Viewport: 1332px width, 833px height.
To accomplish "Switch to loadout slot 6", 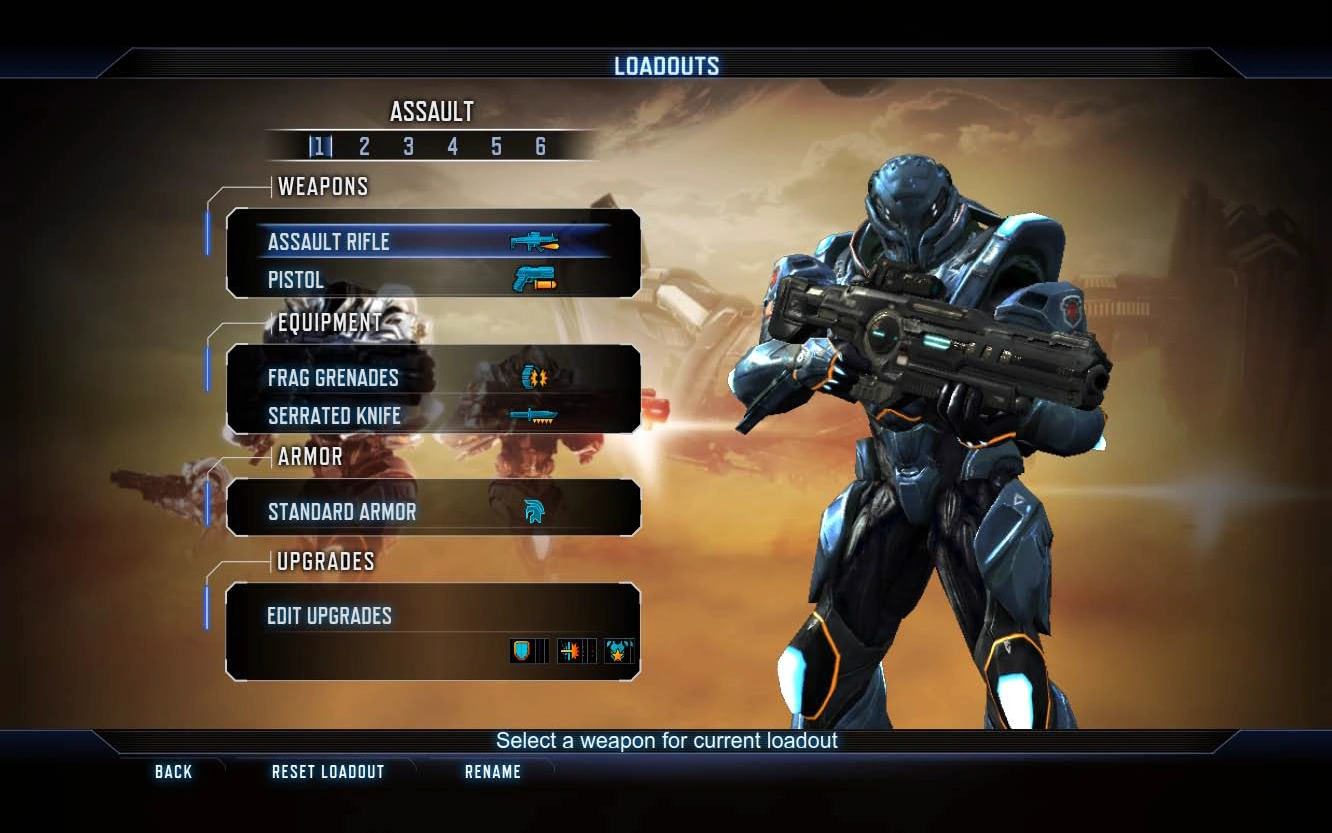I will tap(539, 145).
